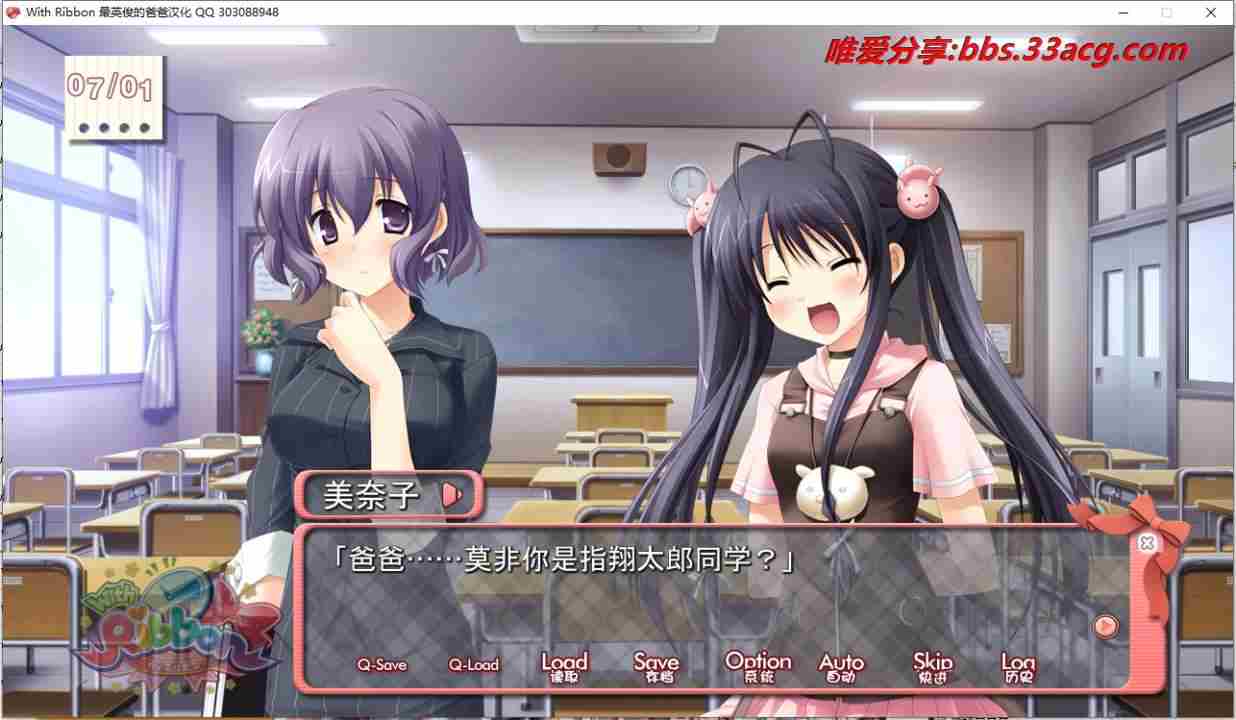1236x720 pixels.
Task: Open the Load menu
Action: pos(564,666)
